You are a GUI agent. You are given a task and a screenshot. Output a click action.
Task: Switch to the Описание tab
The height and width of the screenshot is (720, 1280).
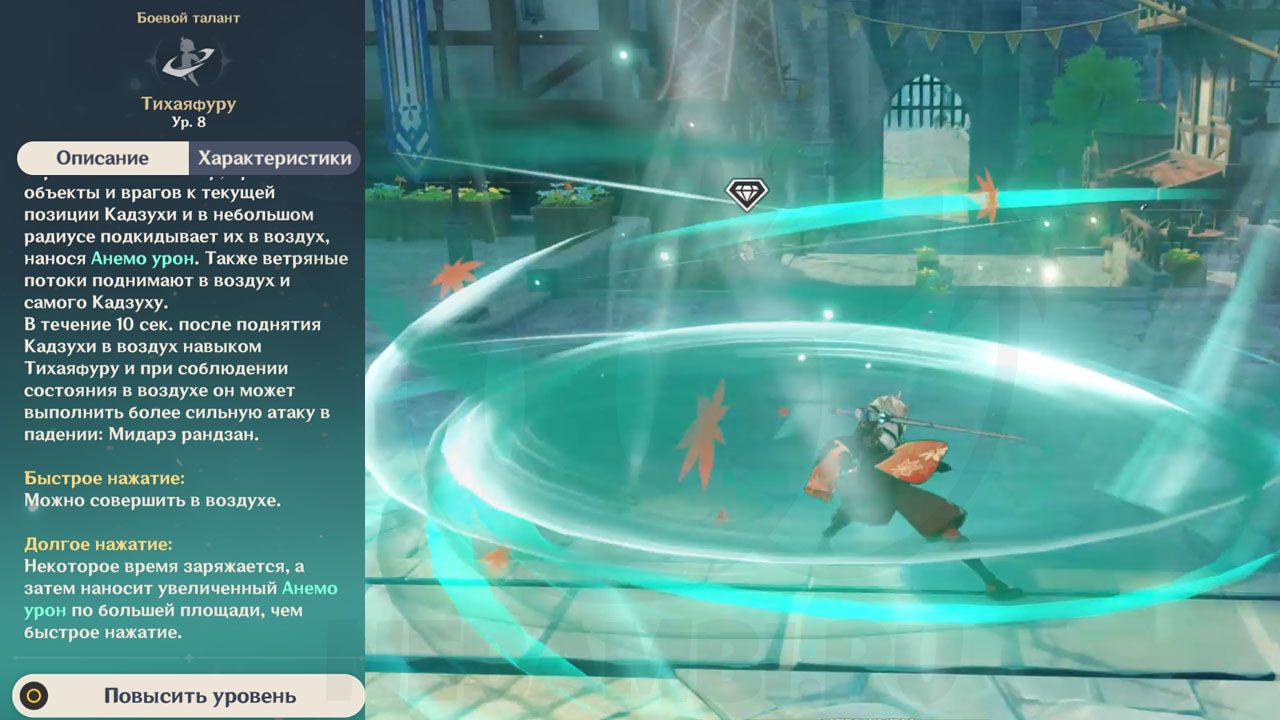(x=103, y=158)
